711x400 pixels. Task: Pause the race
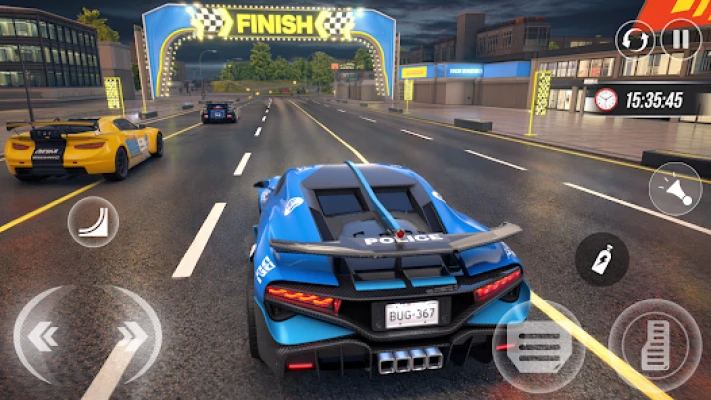[x=681, y=40]
